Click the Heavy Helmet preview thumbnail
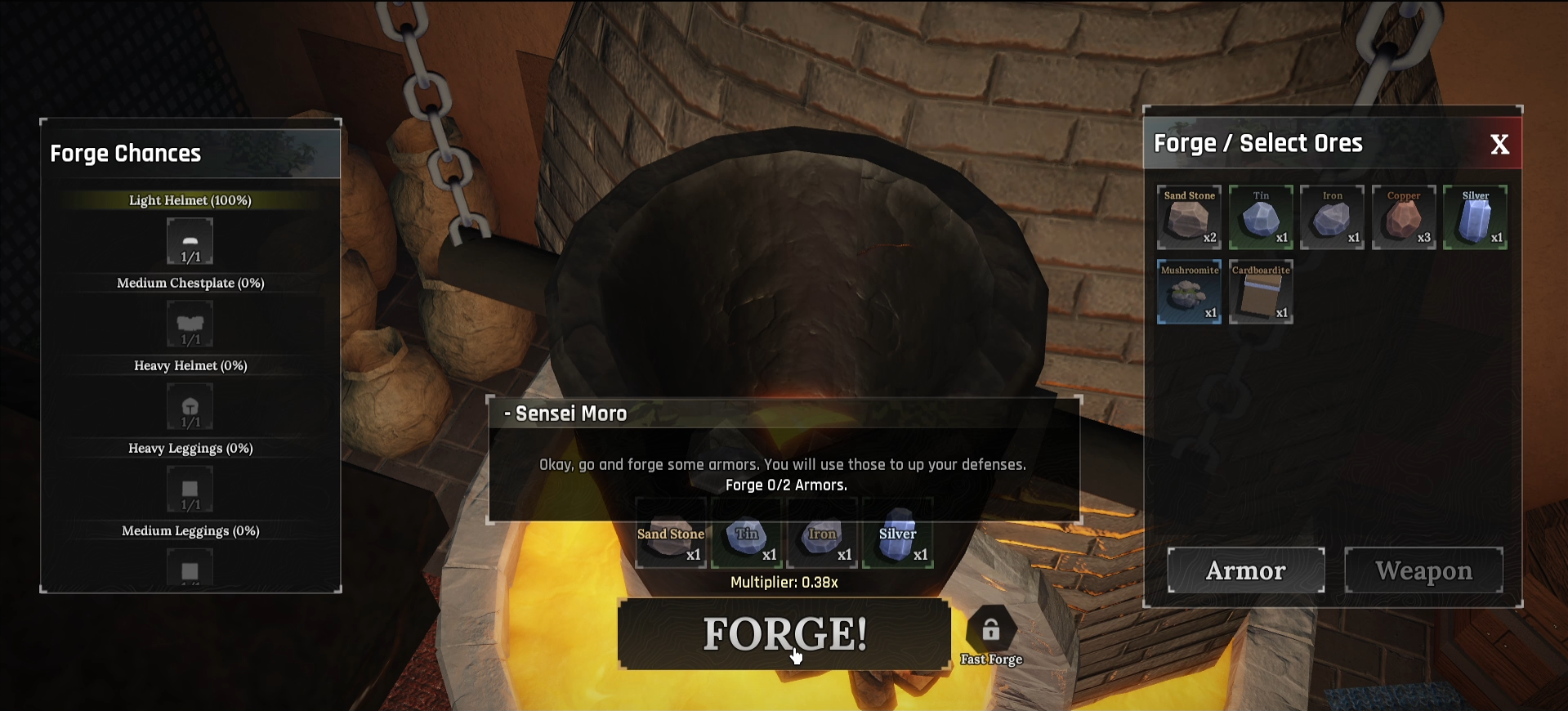The image size is (1568, 711). [x=190, y=406]
